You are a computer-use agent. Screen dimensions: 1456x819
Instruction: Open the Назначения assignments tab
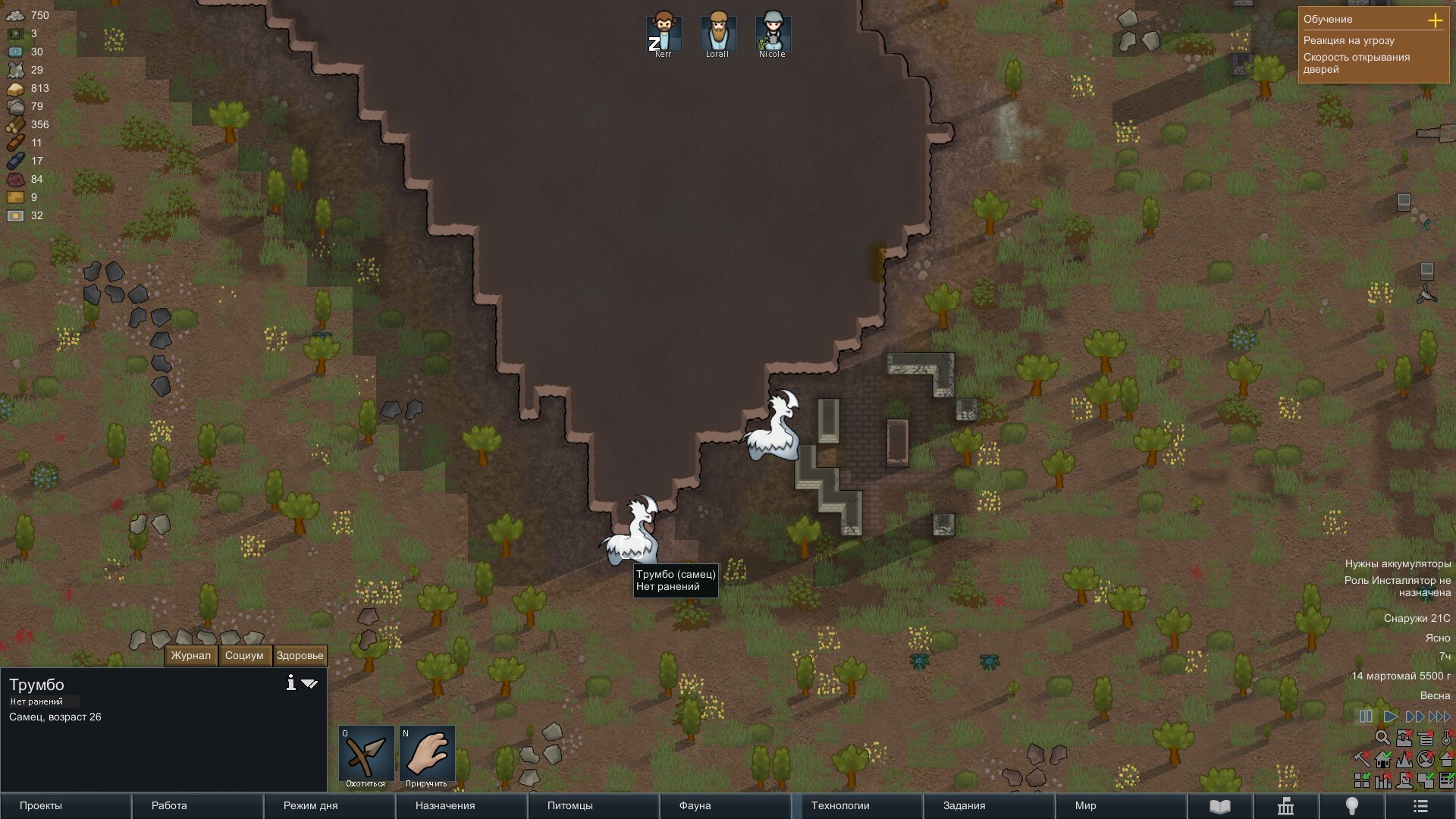coord(461,805)
